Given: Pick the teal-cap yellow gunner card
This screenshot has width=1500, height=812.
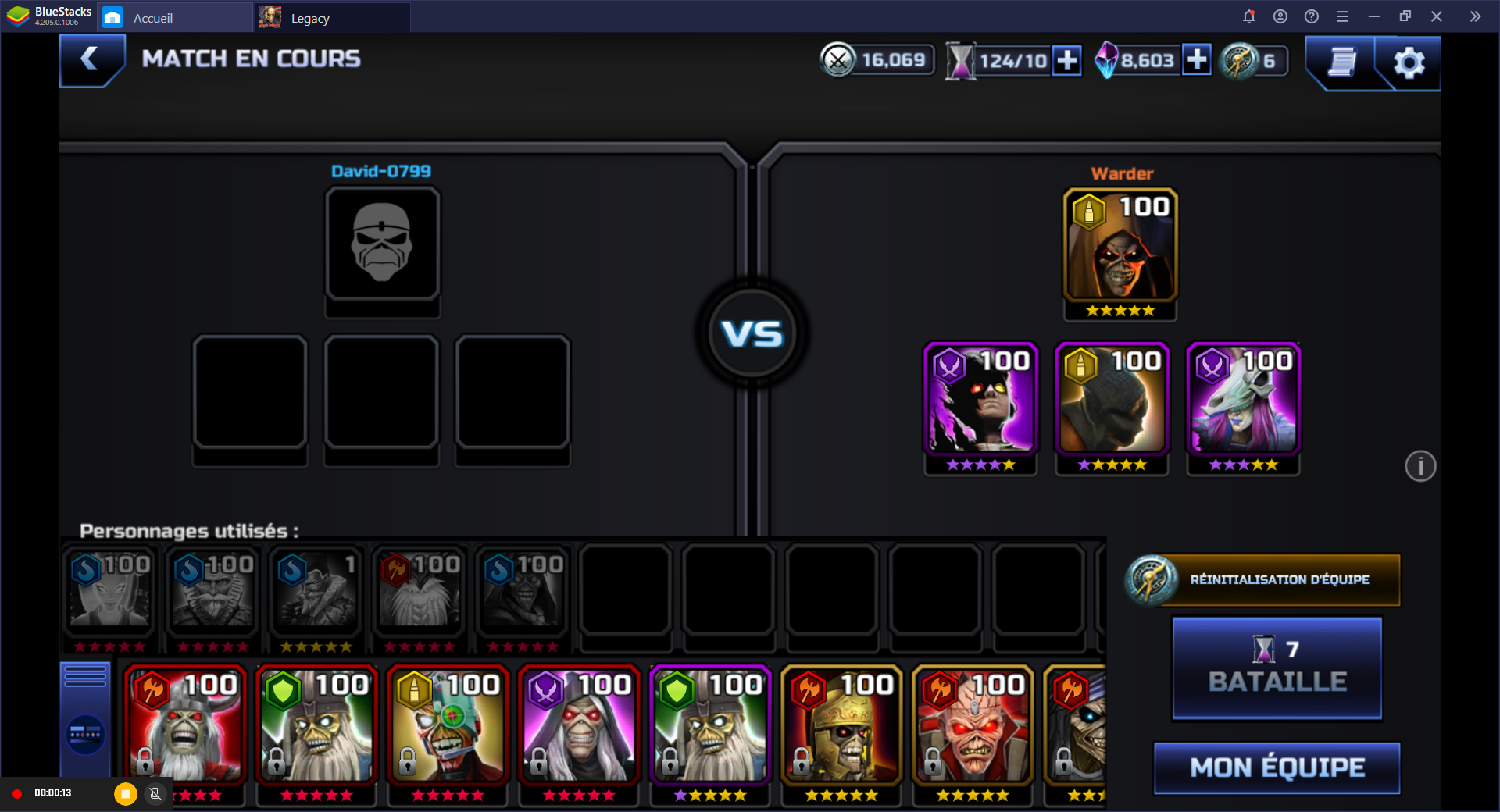Looking at the screenshot, I should [448, 726].
